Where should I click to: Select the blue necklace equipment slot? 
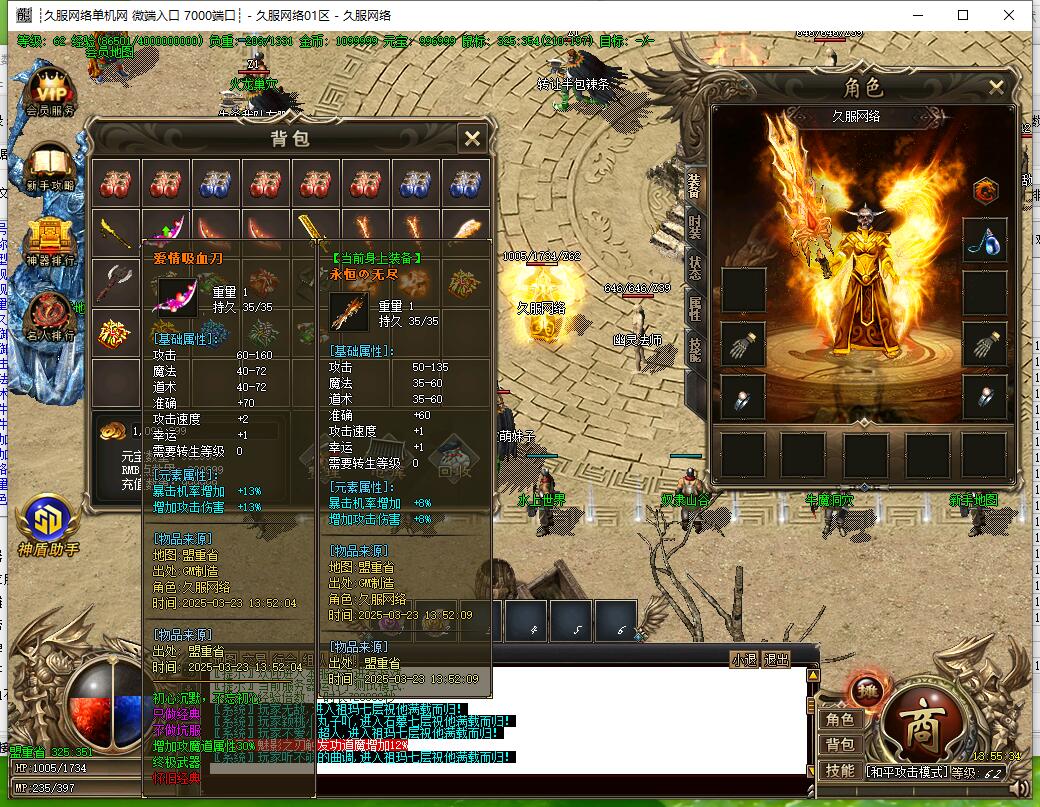tap(984, 241)
